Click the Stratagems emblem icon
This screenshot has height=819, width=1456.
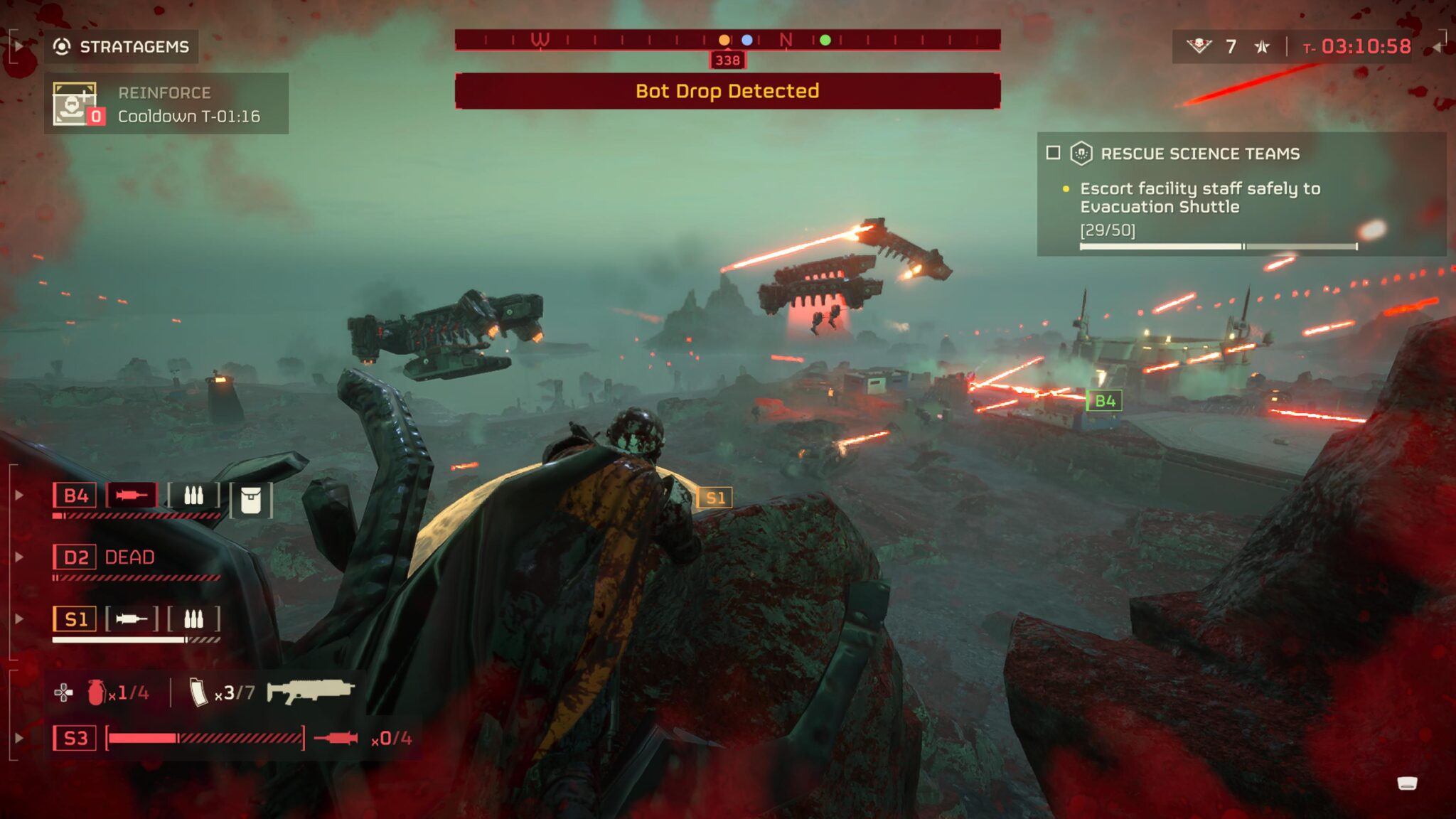(63, 47)
